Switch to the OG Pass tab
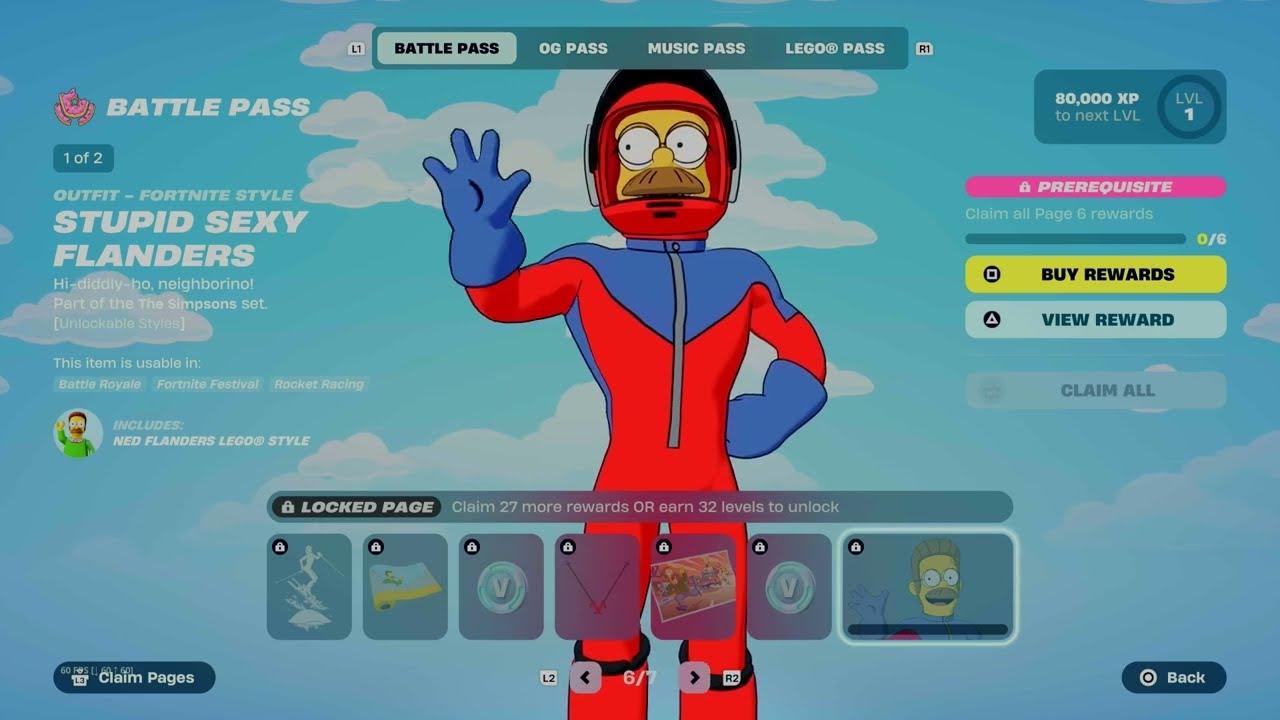Viewport: 1280px width, 720px height. [573, 48]
